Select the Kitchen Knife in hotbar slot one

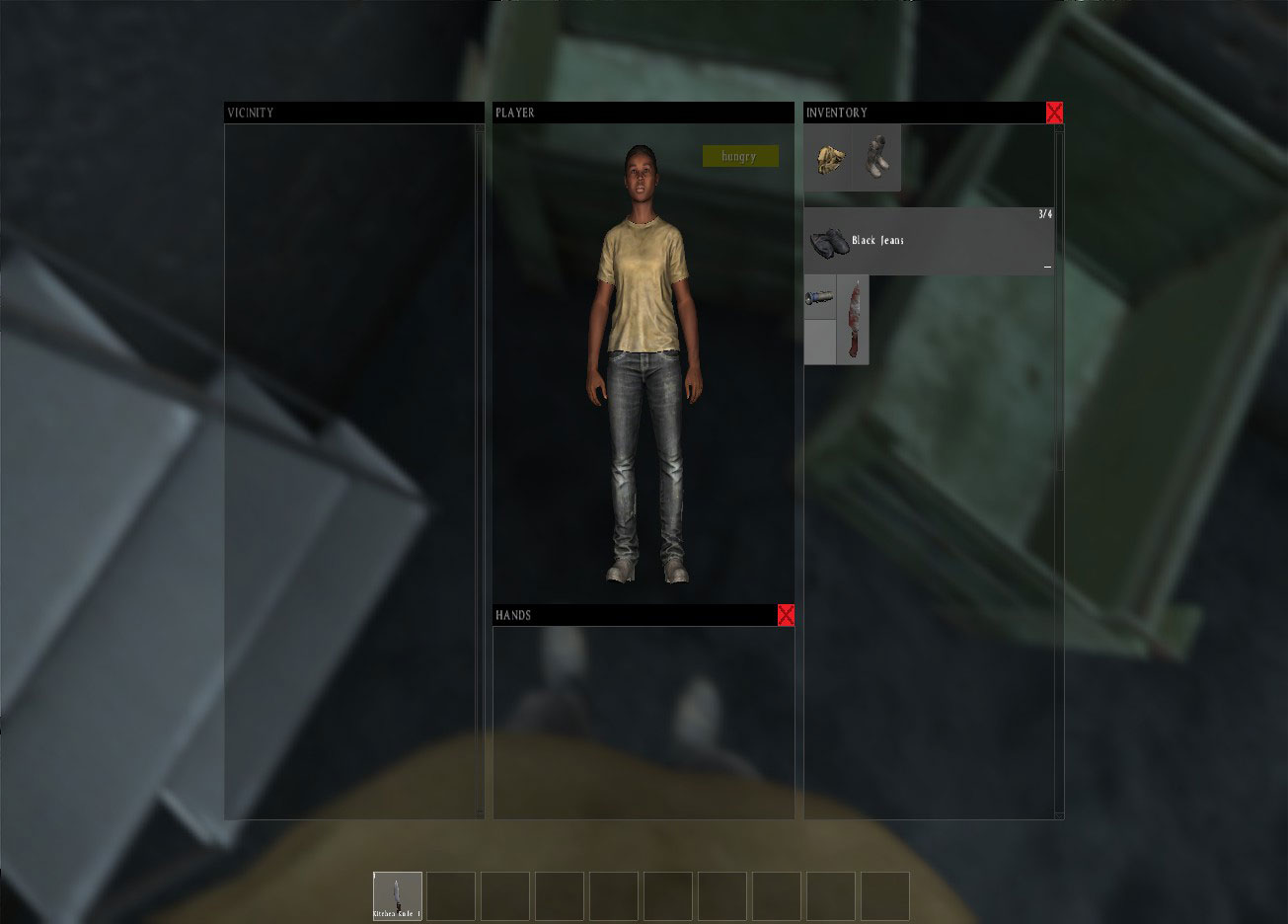(398, 896)
